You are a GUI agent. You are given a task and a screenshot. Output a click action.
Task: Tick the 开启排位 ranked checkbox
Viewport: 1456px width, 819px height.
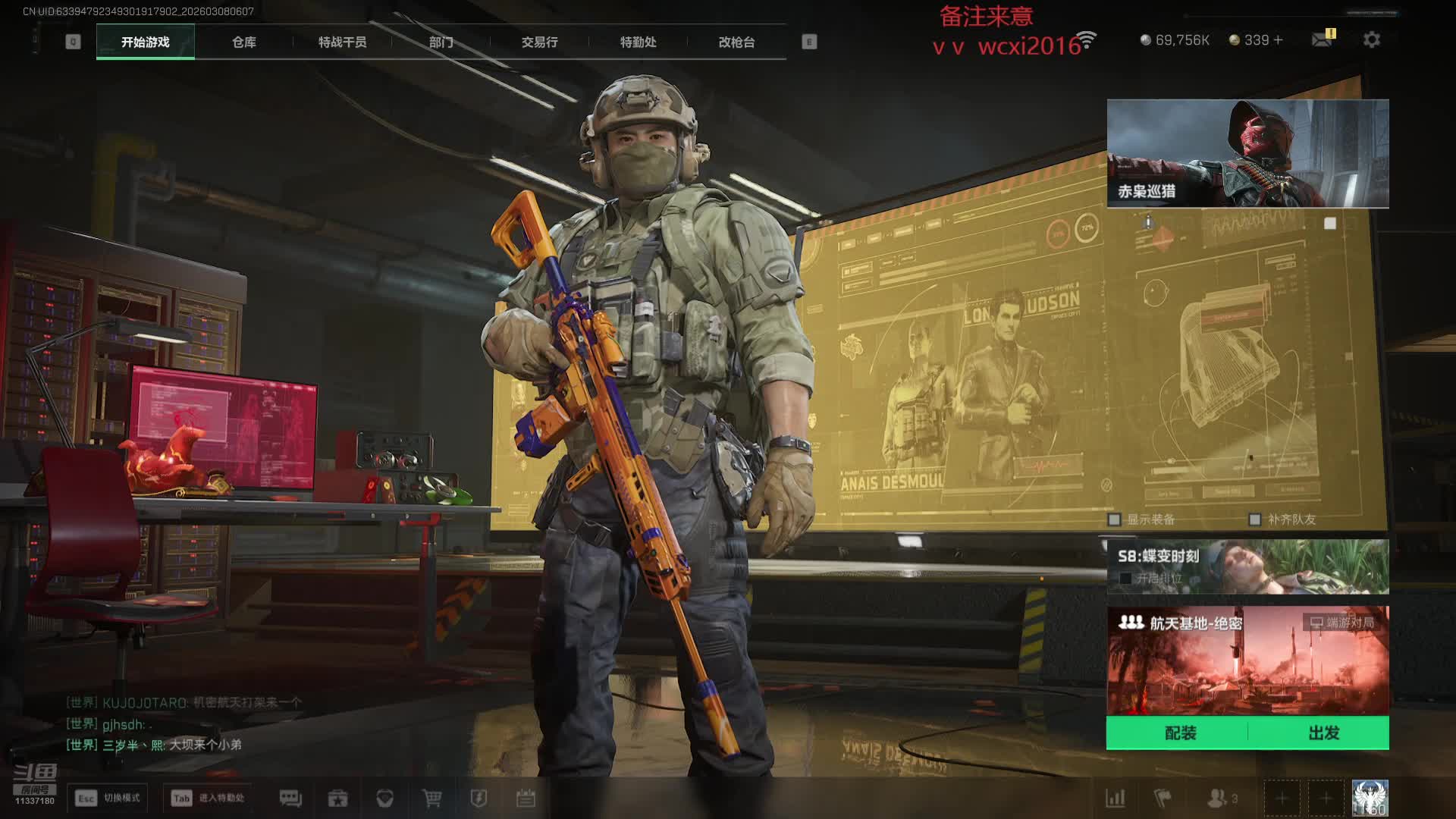pos(1125,579)
